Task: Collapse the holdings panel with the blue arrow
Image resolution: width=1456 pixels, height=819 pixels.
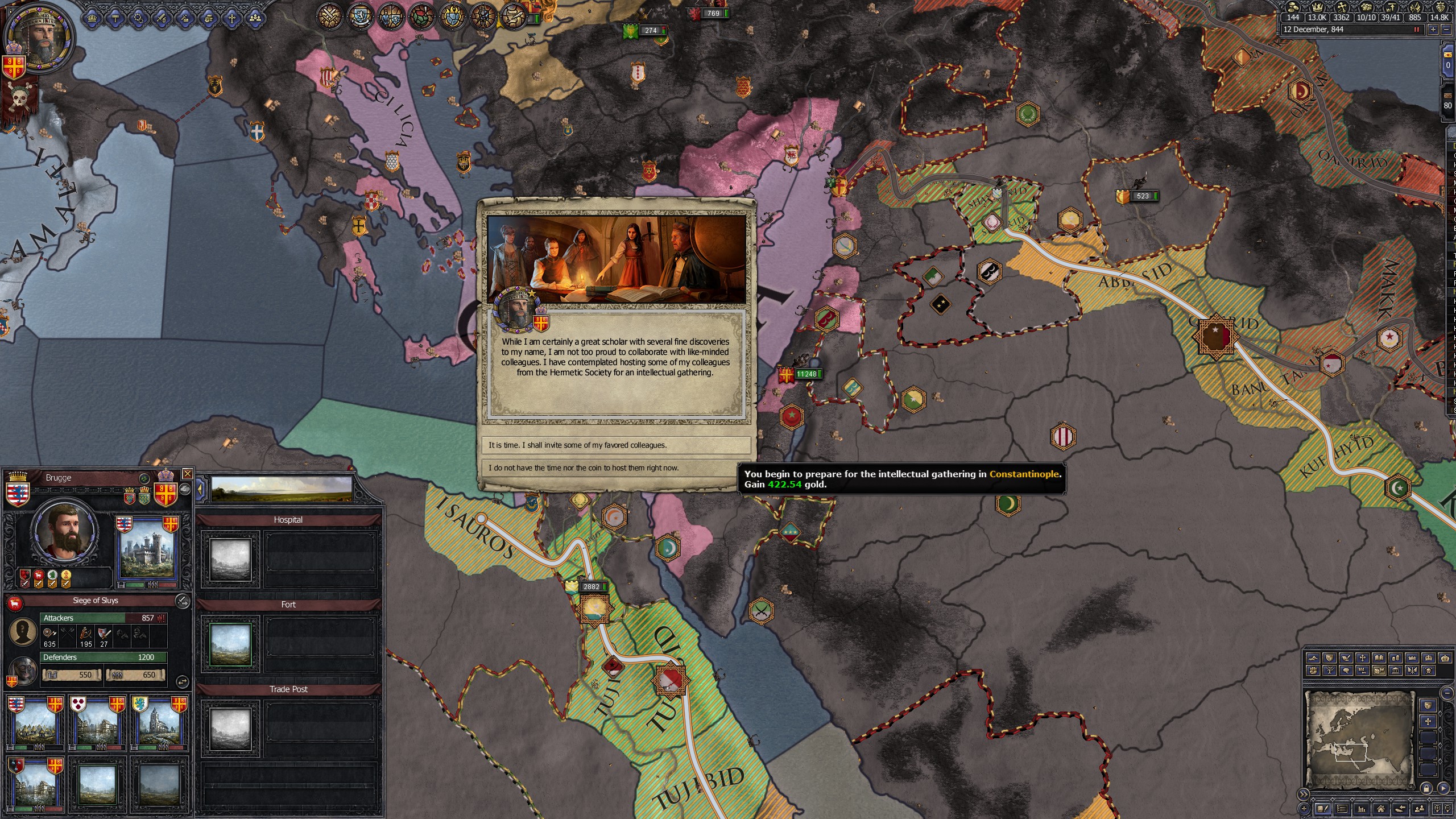Action: click(x=200, y=488)
